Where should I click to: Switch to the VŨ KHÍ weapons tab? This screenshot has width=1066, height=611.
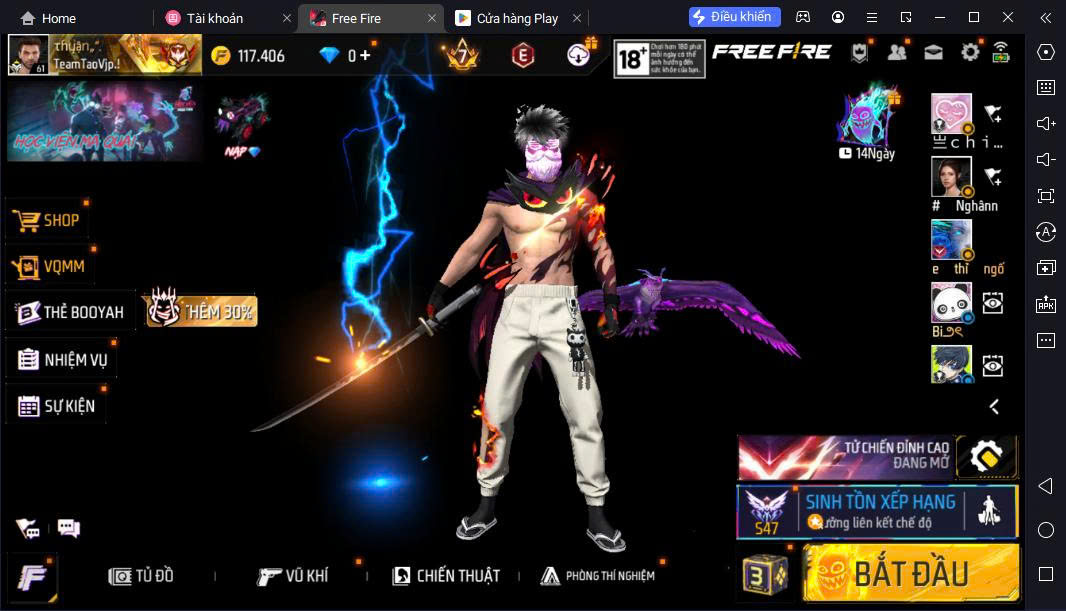click(292, 576)
